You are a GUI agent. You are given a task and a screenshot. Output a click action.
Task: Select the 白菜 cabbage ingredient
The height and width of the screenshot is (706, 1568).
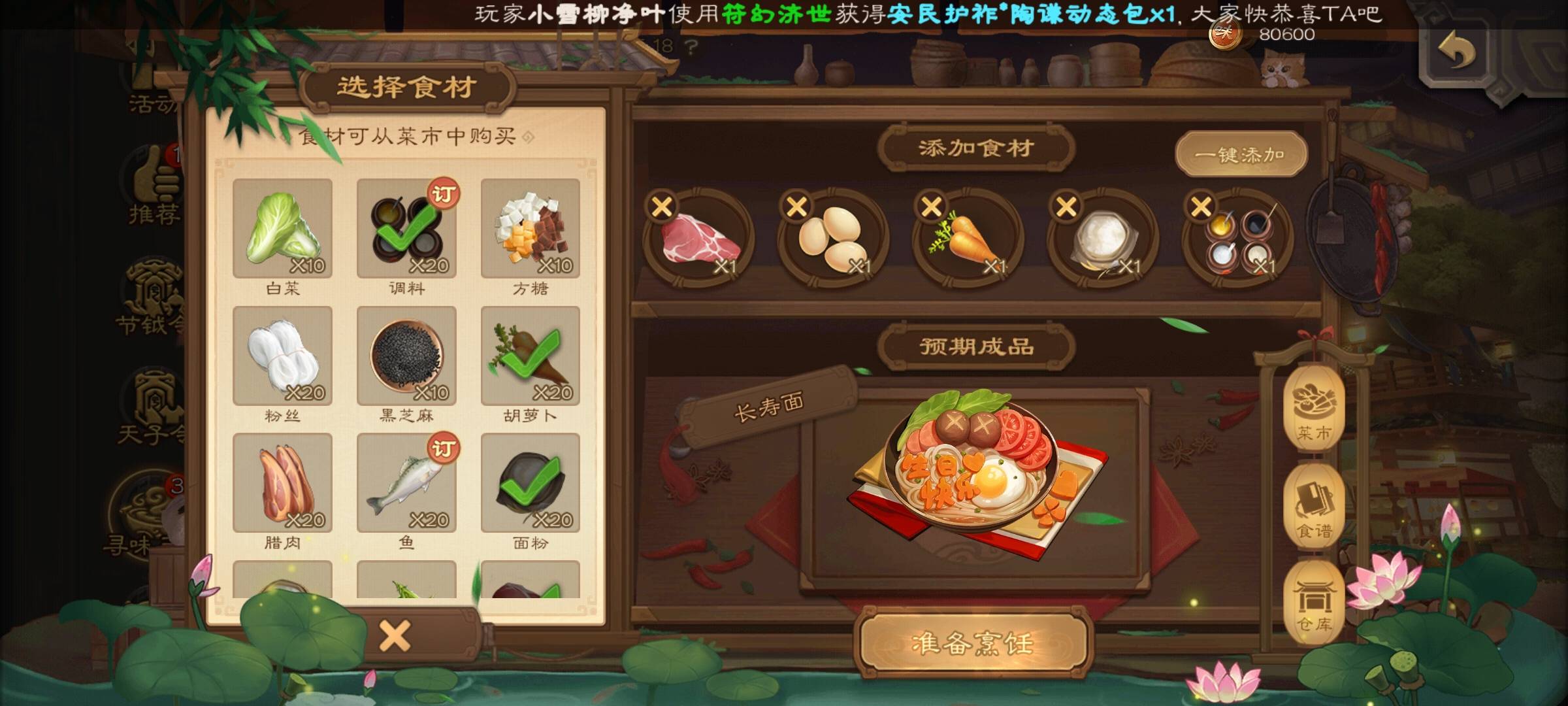click(x=282, y=229)
